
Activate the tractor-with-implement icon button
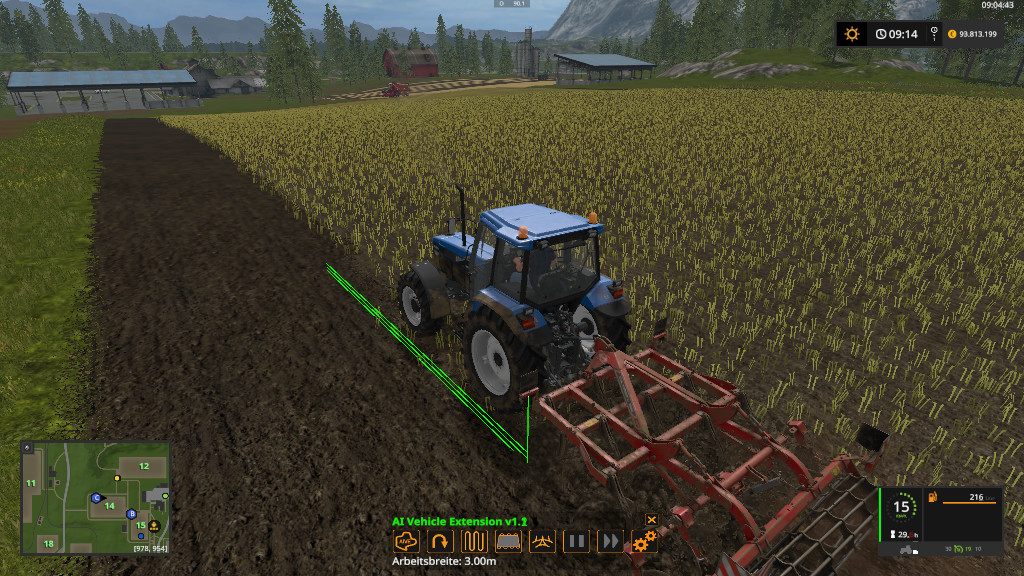(x=542, y=542)
